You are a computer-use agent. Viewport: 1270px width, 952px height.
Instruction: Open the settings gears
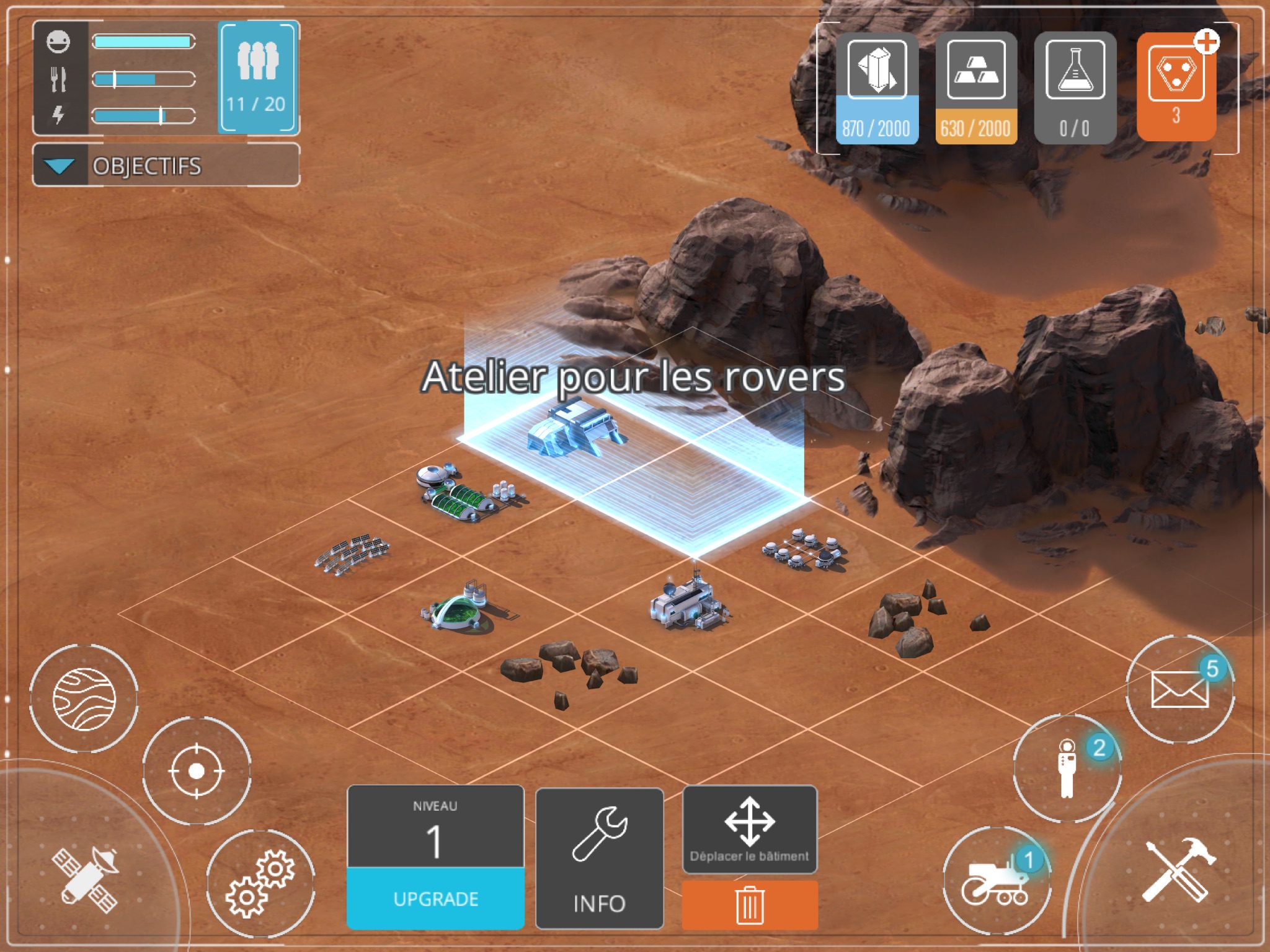point(260,883)
